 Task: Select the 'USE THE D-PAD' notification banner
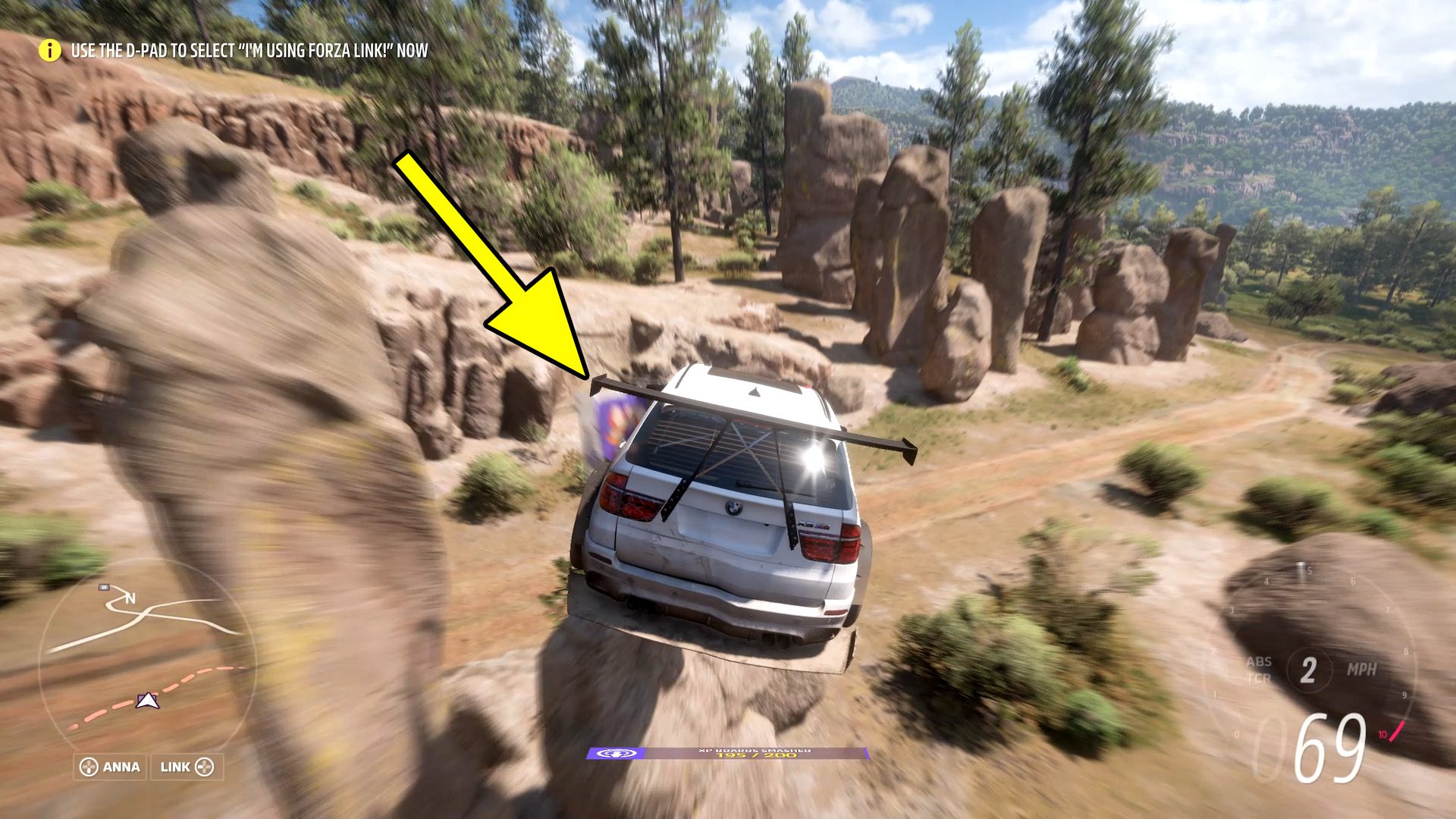pos(250,52)
